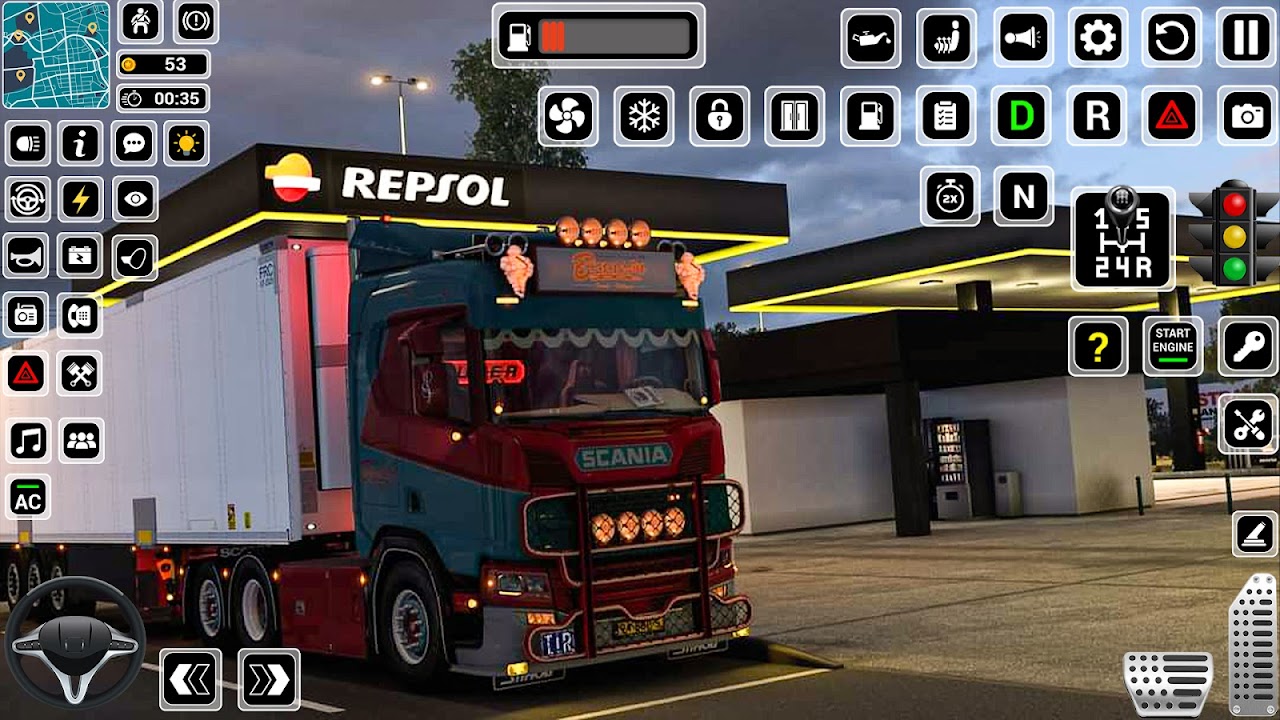This screenshot has width=1280, height=720.
Task: Turn on the left turn indicator arrow
Action: coord(190,680)
